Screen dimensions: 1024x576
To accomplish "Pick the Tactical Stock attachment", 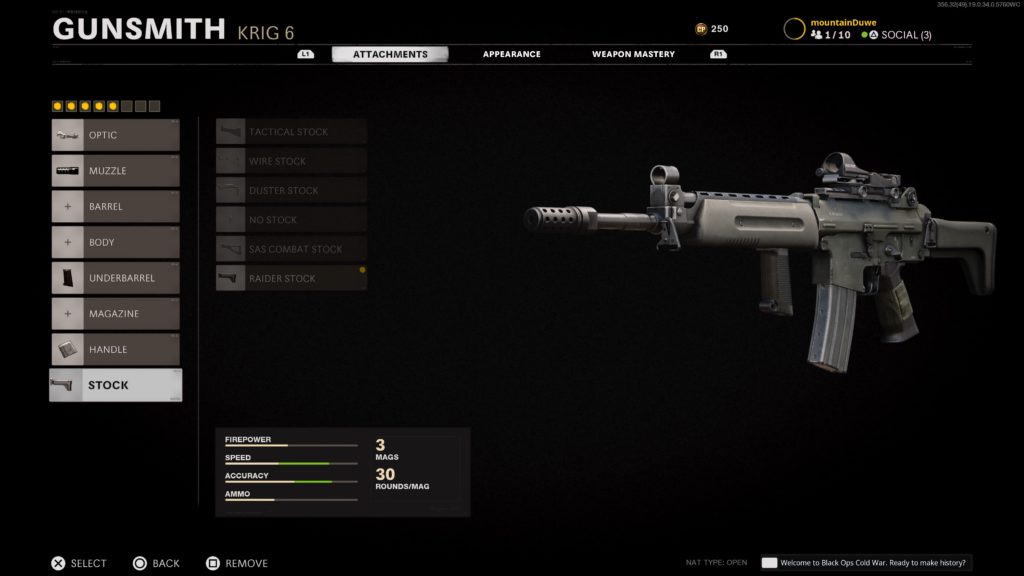I will click(291, 132).
